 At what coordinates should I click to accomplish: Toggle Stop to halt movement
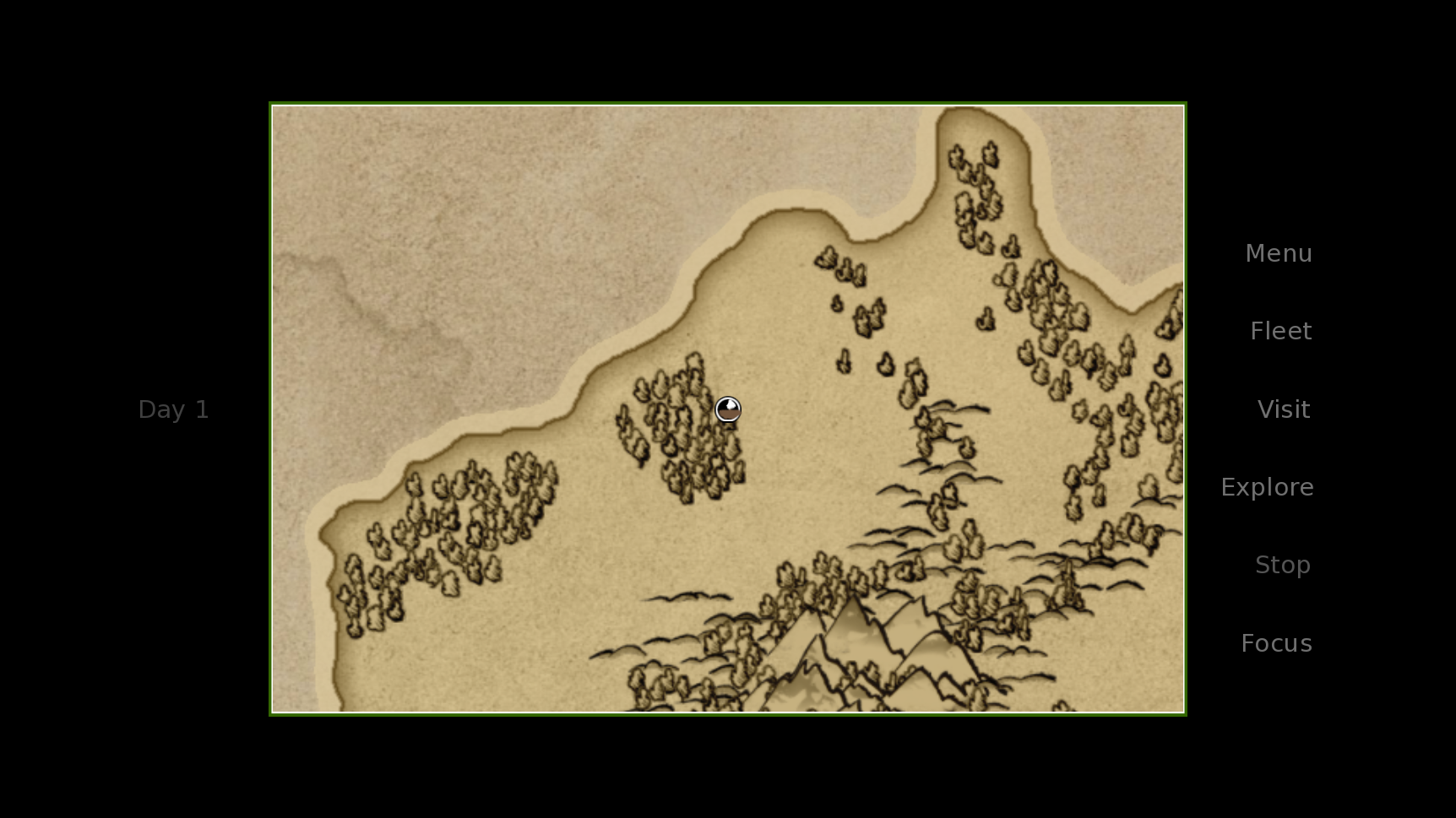[x=1282, y=565]
